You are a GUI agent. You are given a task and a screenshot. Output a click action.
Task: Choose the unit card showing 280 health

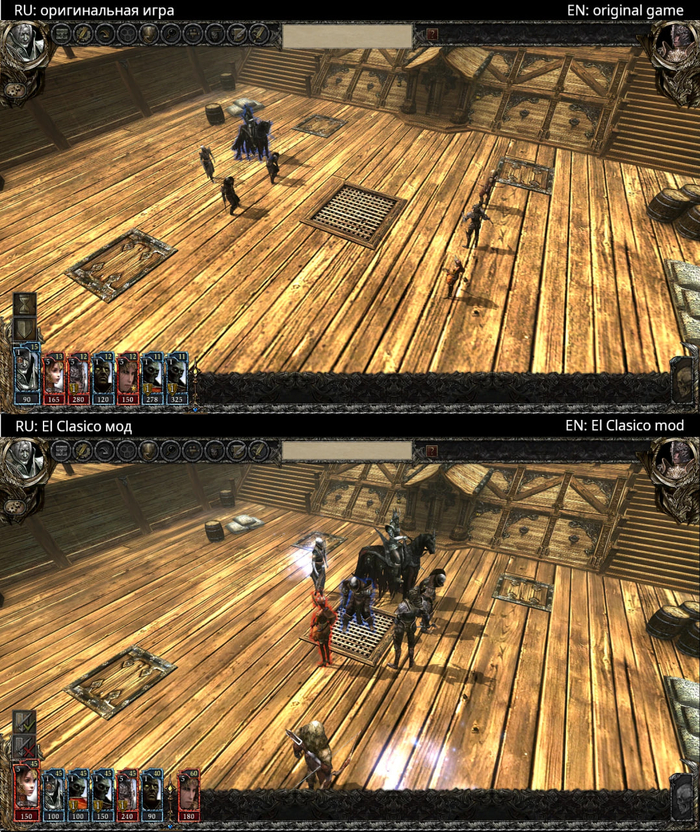[x=78, y=376]
